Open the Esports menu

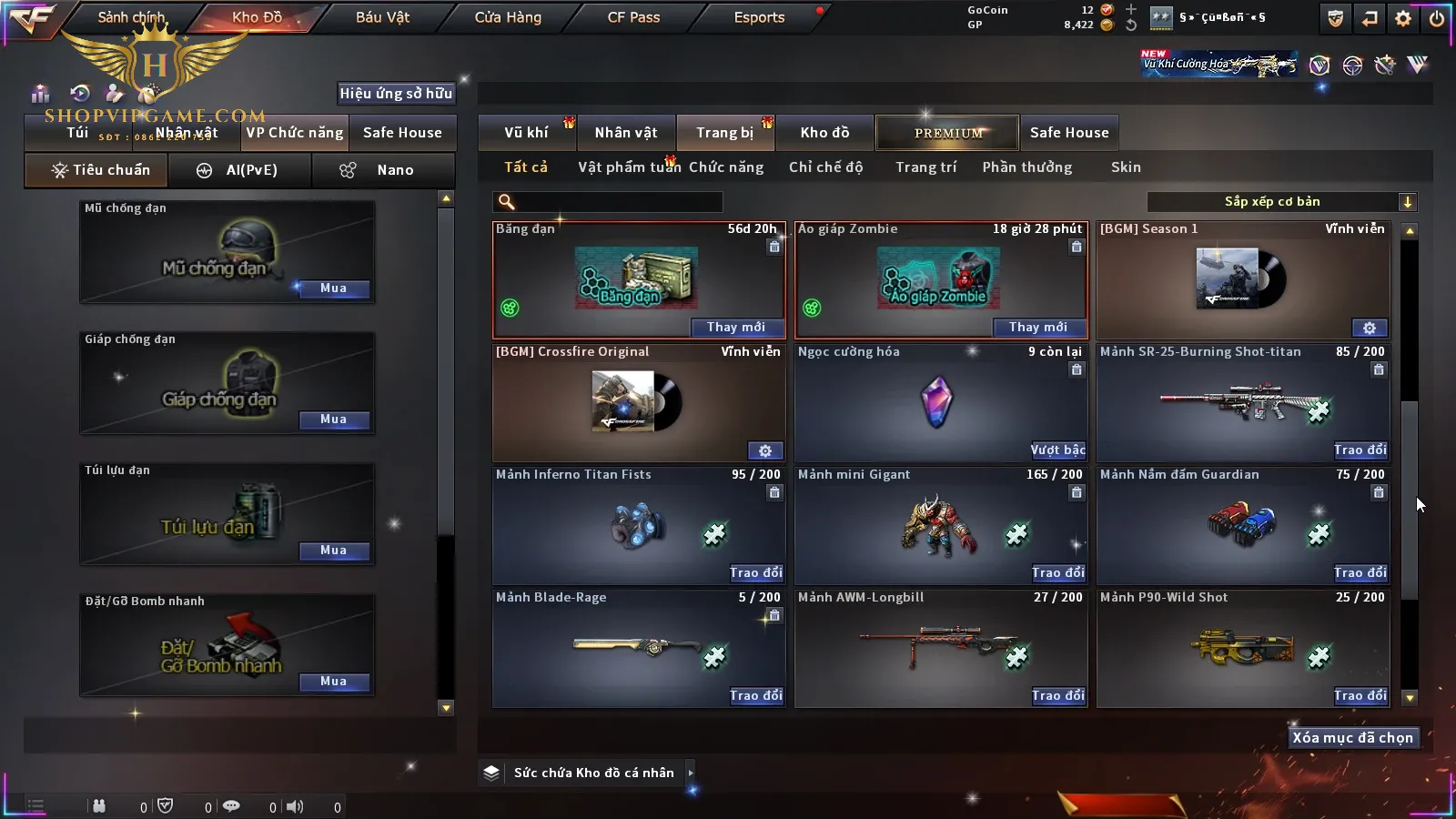click(x=759, y=17)
